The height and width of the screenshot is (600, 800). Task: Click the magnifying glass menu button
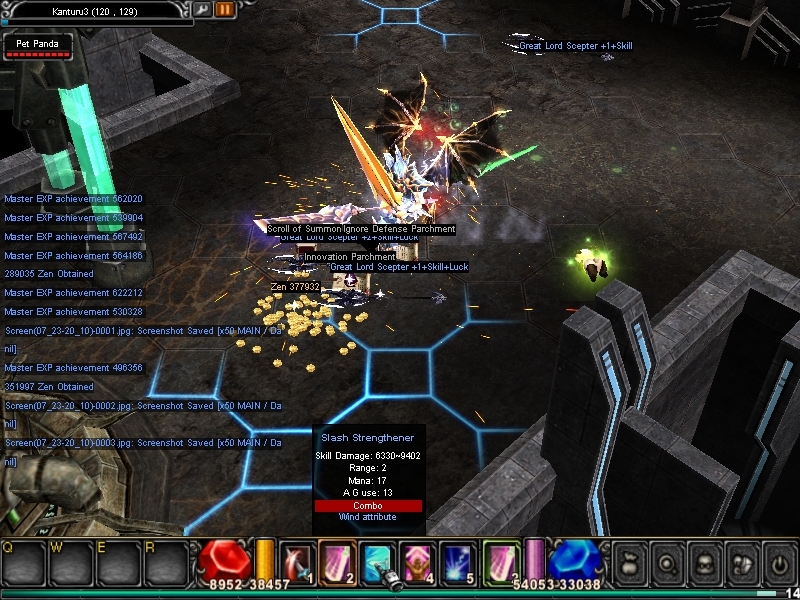coord(668,563)
